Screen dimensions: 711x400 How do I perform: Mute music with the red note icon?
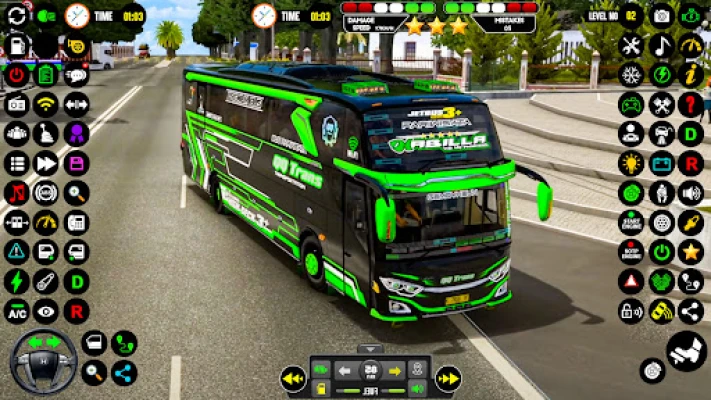click(16, 192)
